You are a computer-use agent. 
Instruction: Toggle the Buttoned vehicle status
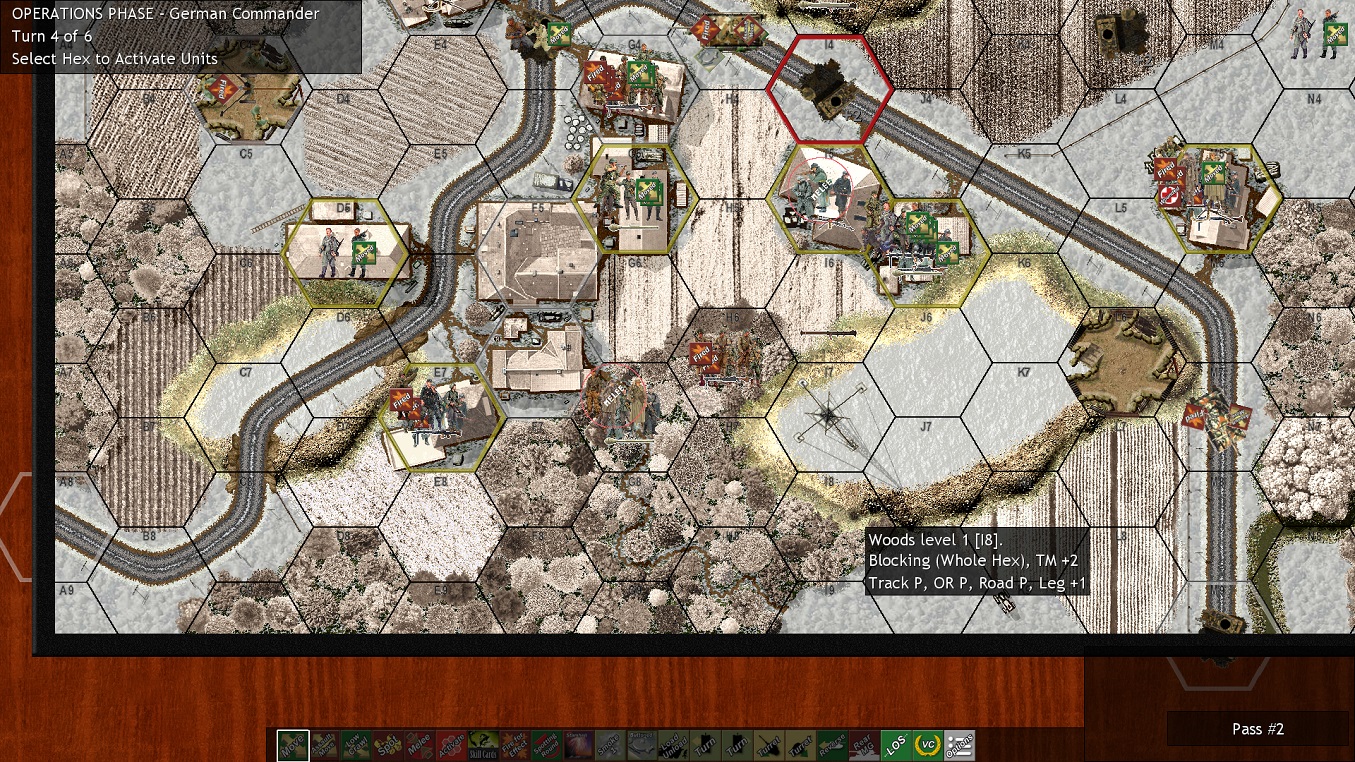pyautogui.click(x=641, y=745)
